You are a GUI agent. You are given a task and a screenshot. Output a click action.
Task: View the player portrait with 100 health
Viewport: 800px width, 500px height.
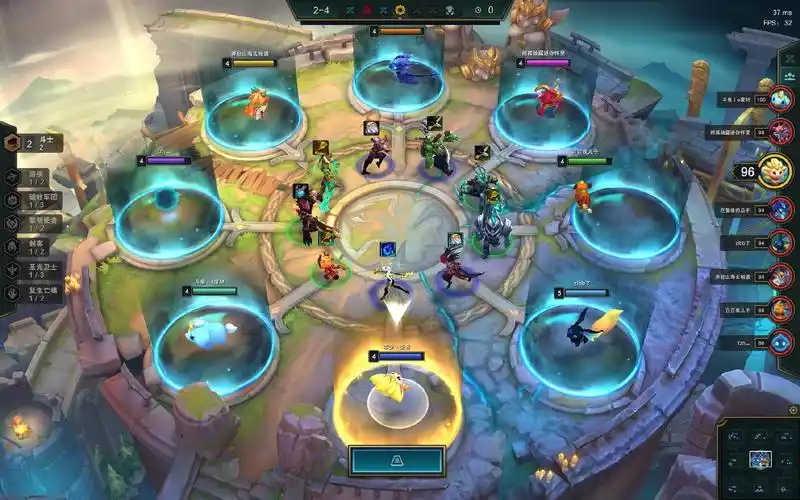(782, 100)
